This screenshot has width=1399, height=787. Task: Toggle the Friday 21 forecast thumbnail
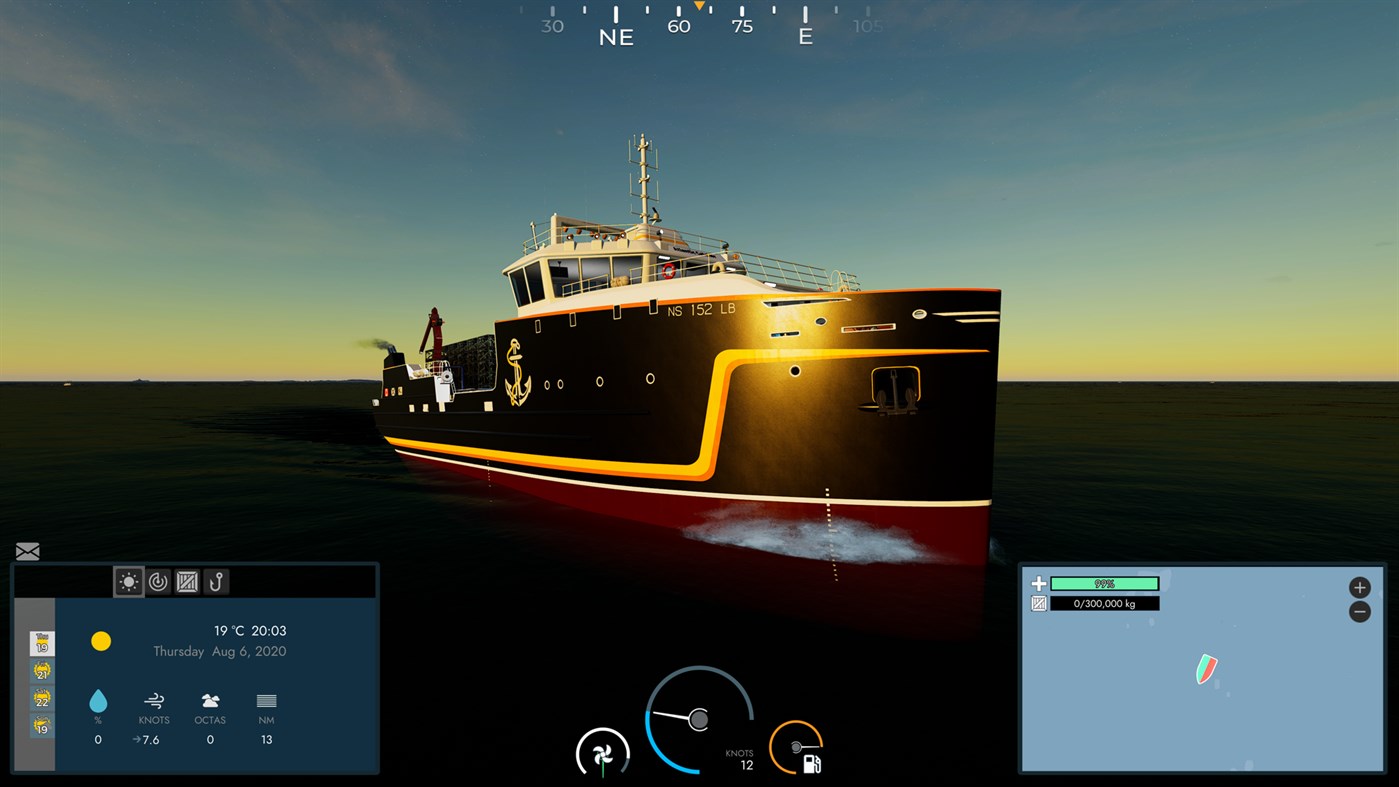tap(40, 672)
